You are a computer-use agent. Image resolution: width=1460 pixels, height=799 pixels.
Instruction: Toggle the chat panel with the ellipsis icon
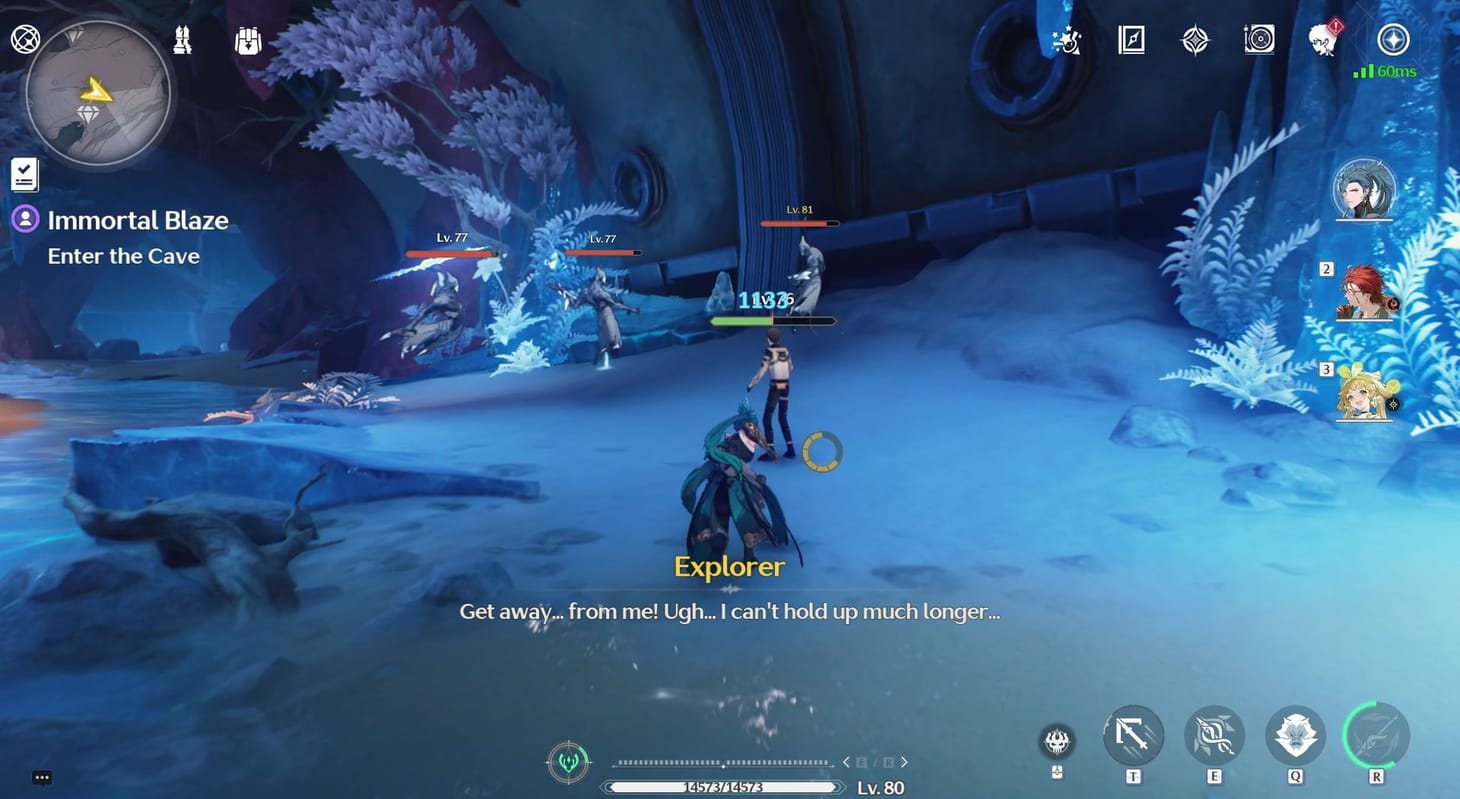pyautogui.click(x=42, y=777)
